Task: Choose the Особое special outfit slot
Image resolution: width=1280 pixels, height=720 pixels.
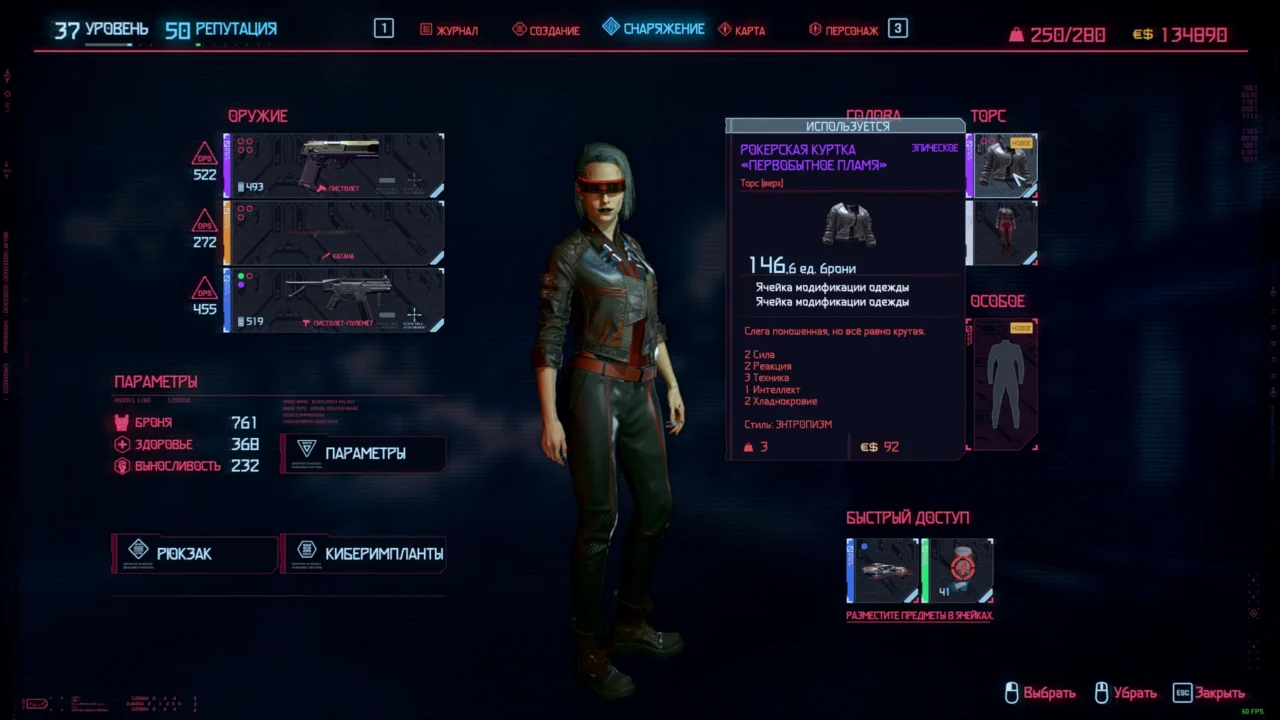Action: (x=1003, y=385)
